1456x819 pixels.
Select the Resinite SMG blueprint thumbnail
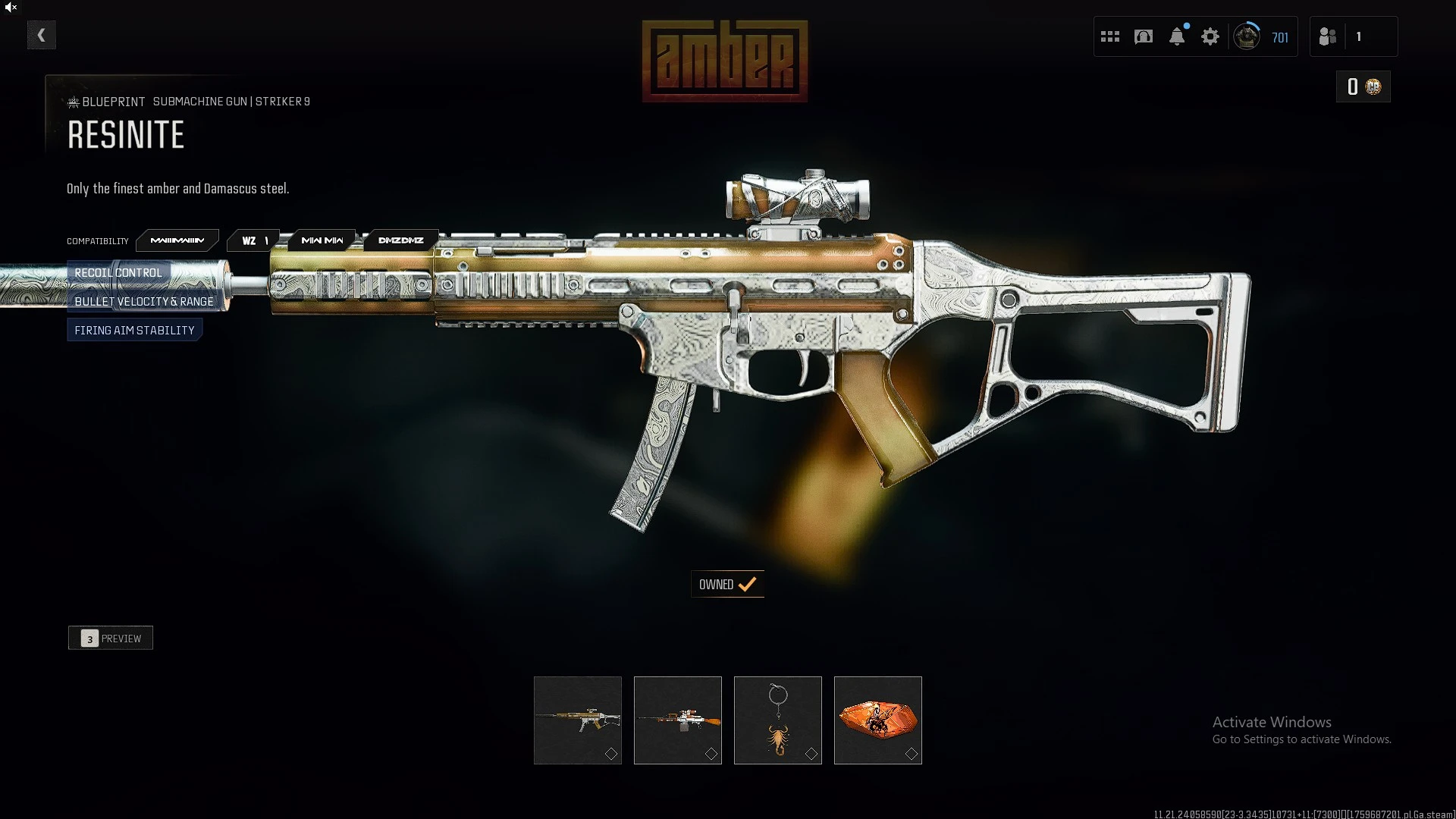(578, 720)
